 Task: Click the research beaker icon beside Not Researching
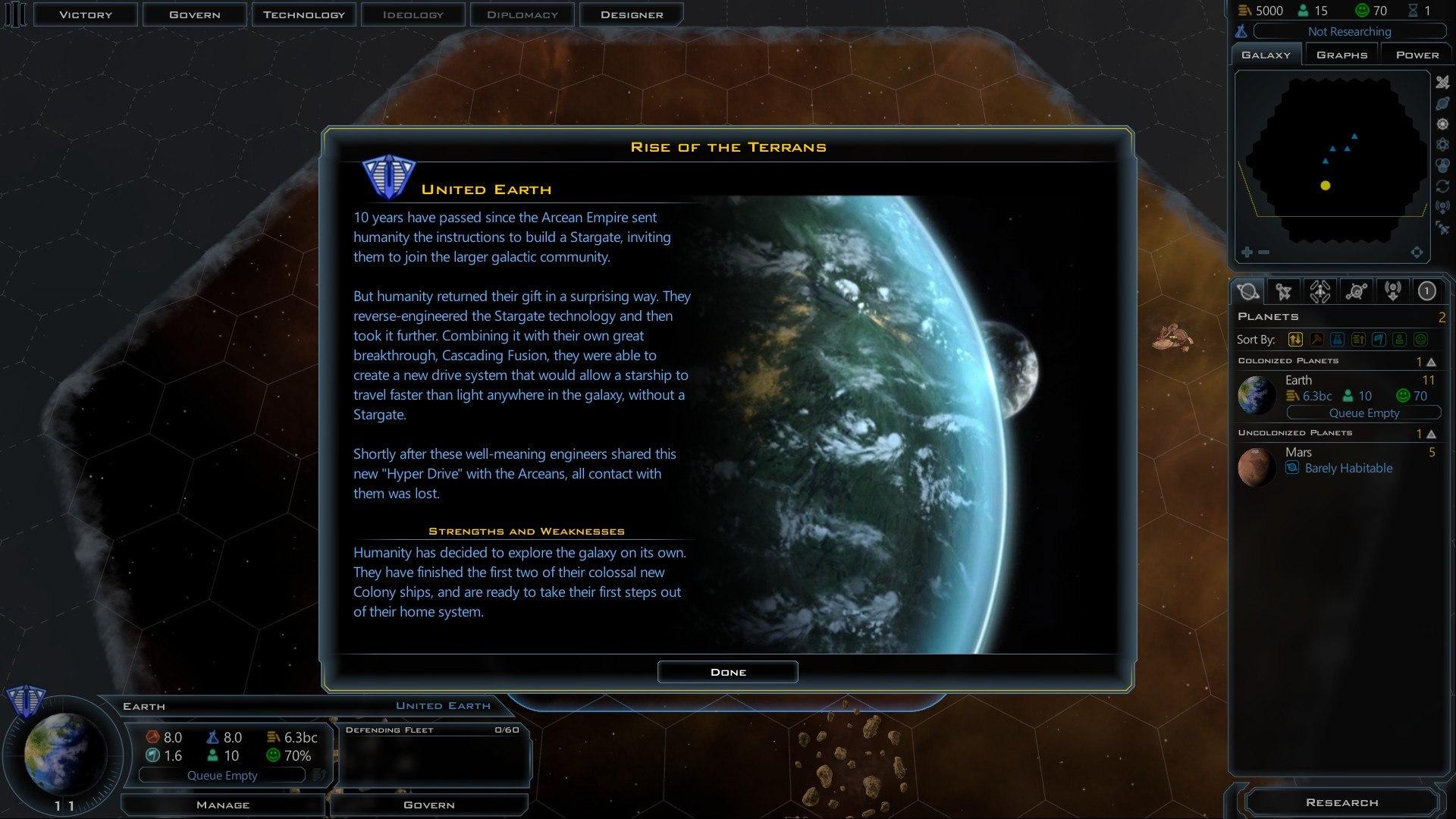1241,31
